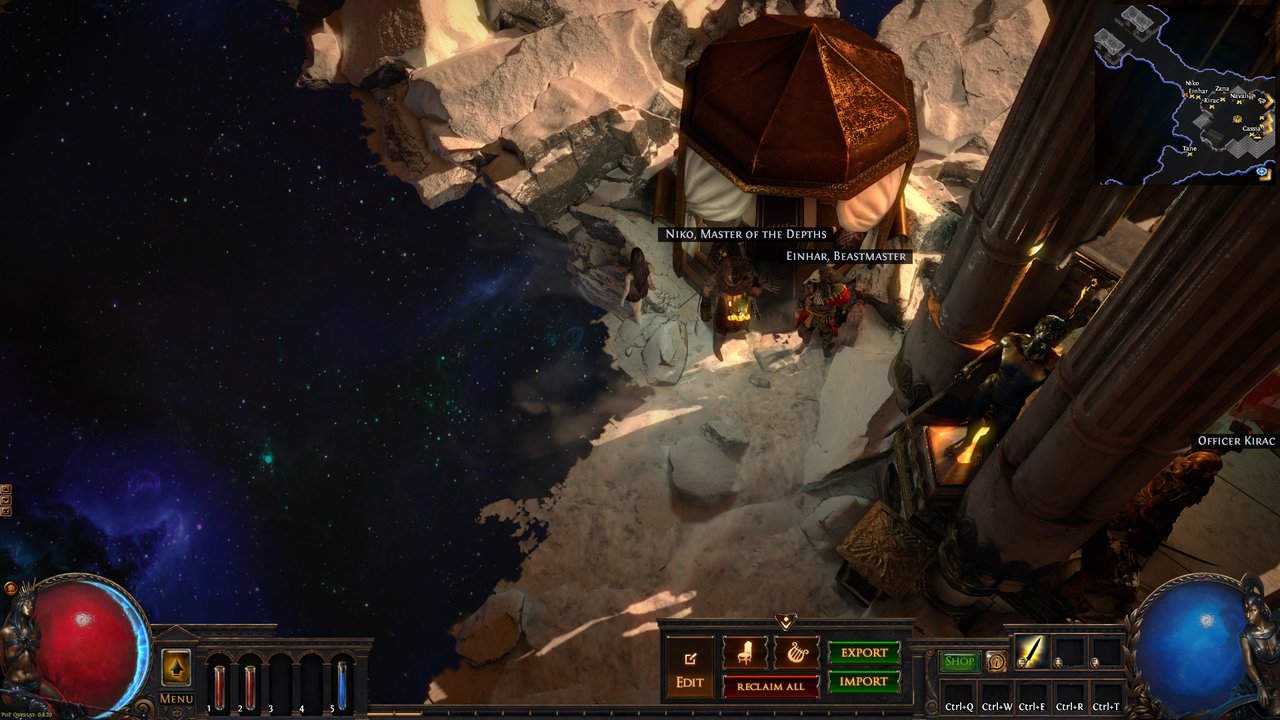The height and width of the screenshot is (720, 1280).
Task: Open the Menu button
Action: pyautogui.click(x=176, y=699)
